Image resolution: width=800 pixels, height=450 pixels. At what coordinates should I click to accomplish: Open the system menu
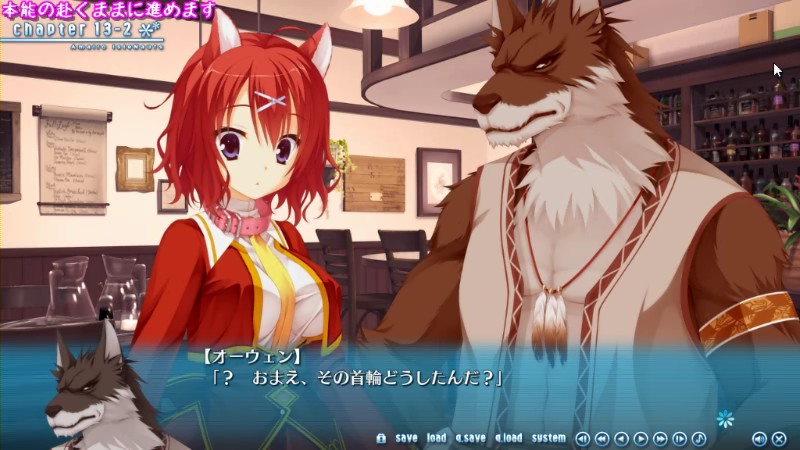point(548,438)
